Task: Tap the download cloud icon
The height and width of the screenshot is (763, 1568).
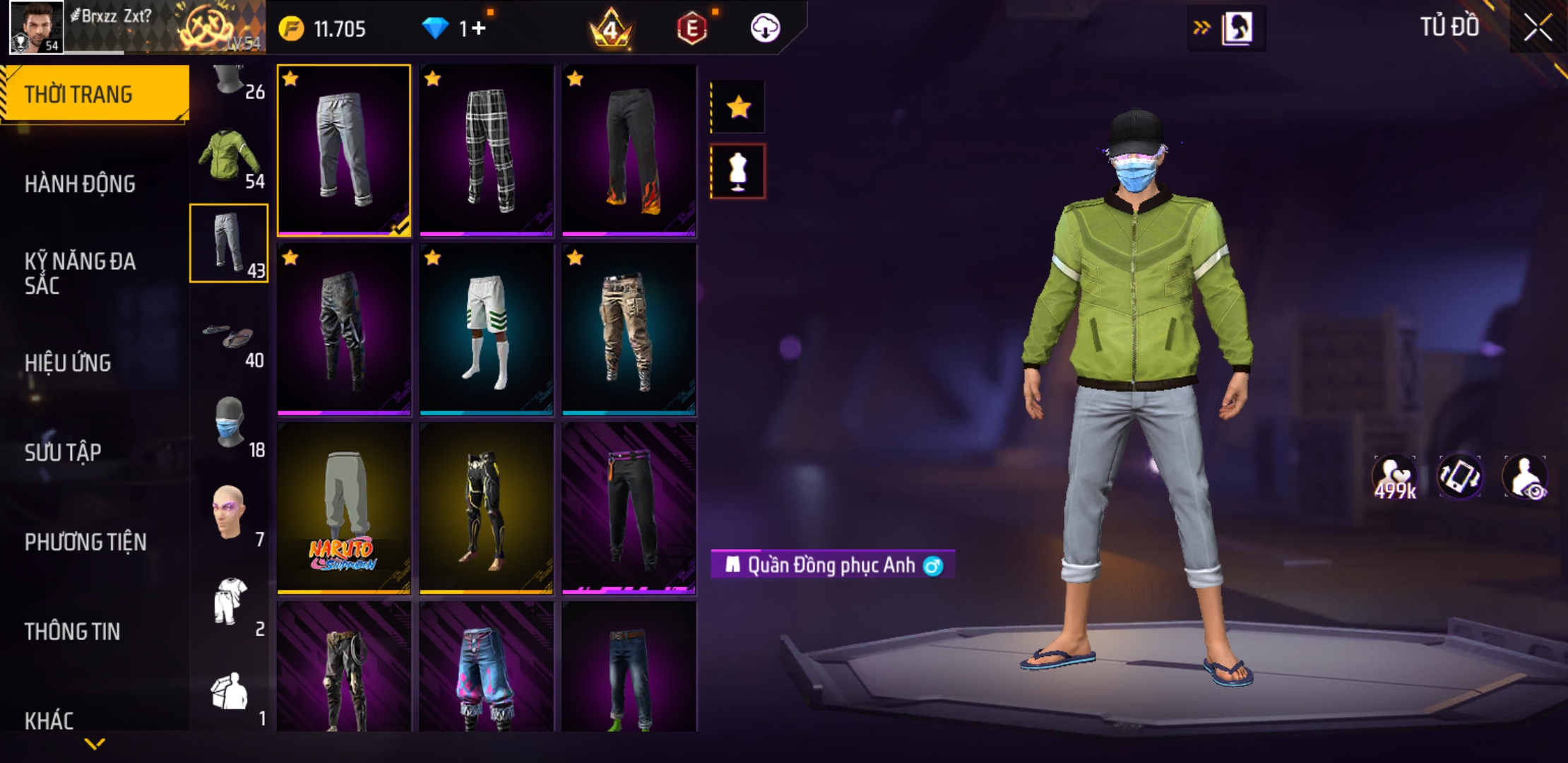Action: click(x=765, y=28)
